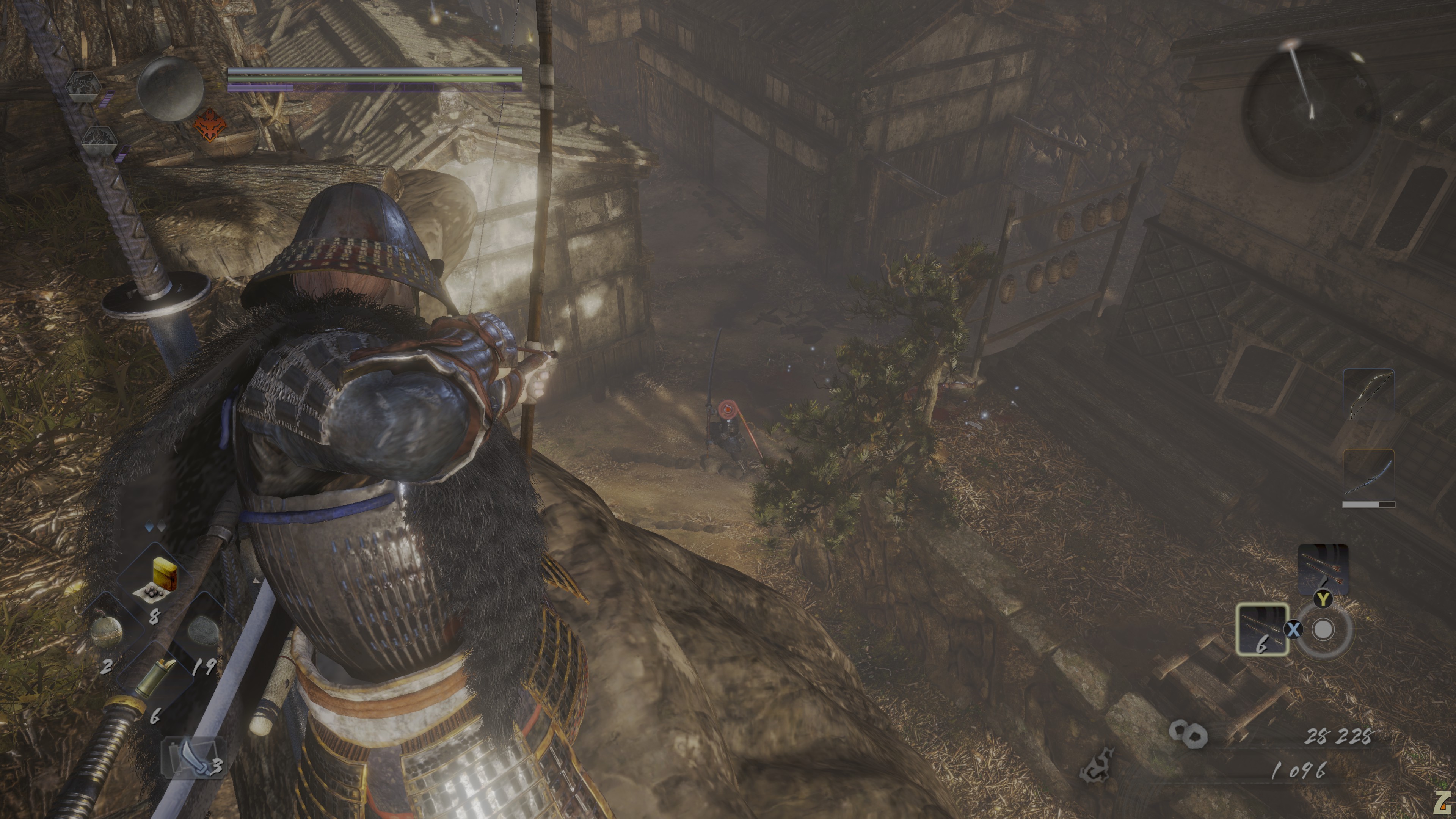The width and height of the screenshot is (1456, 819).
Task: Select the bow ranged weapon icon
Action: pyautogui.click(x=1368, y=394)
